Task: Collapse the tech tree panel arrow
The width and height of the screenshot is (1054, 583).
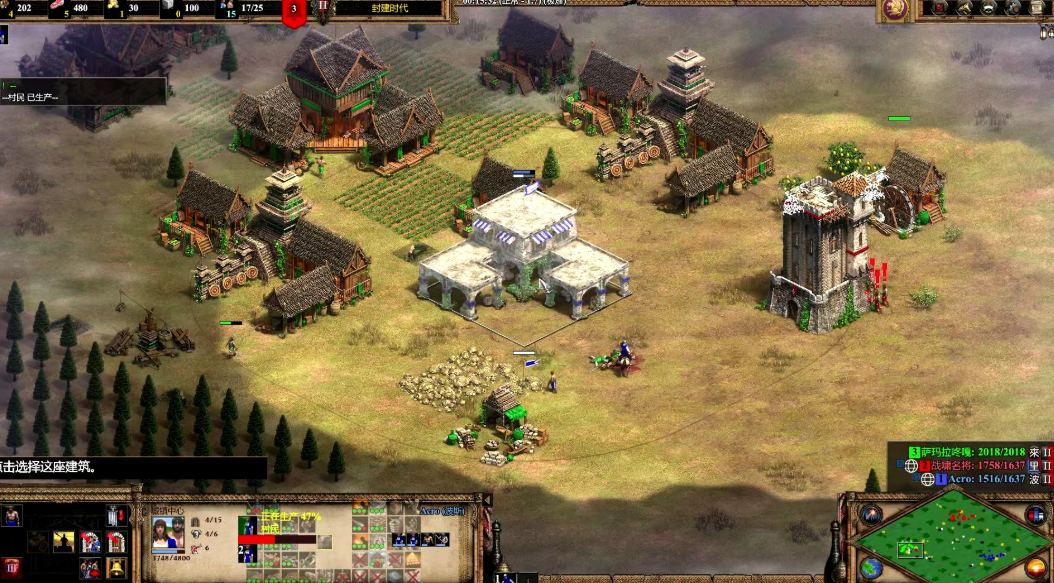Action: (x=487, y=500)
